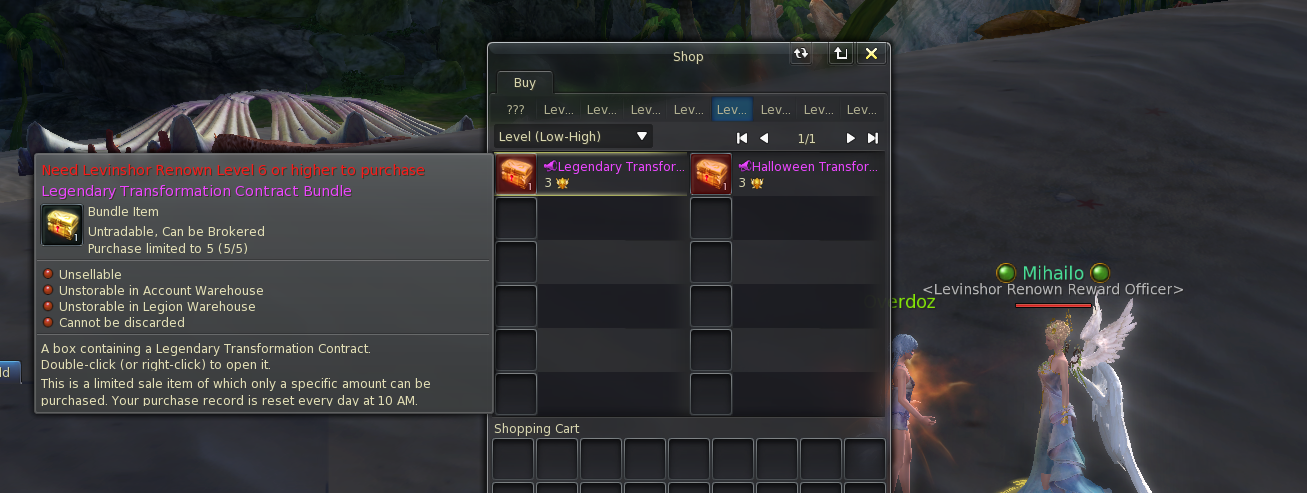The height and width of the screenshot is (493, 1307).
Task: Click the Shop refresh arrows button
Action: click(x=801, y=54)
